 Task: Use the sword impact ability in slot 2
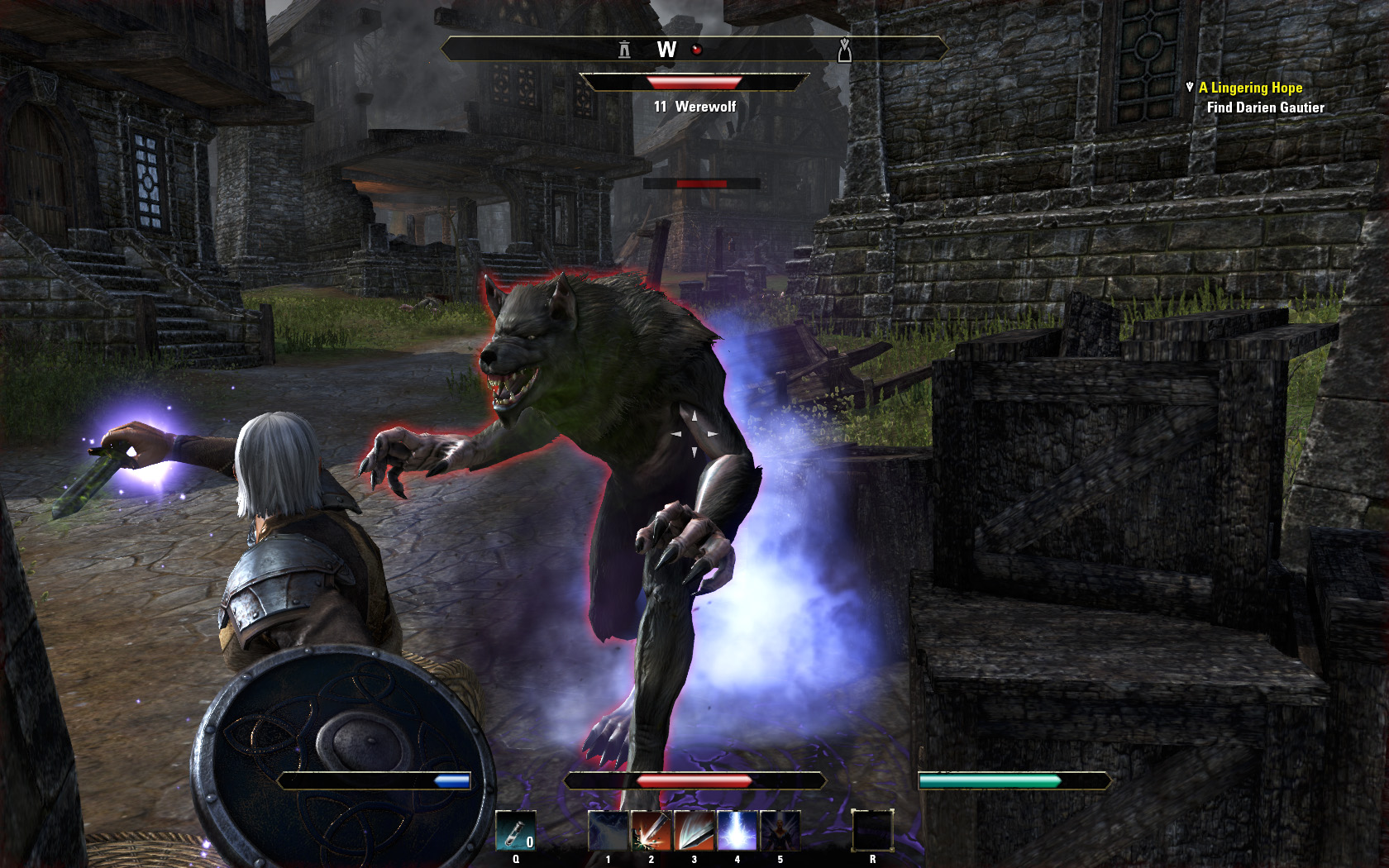pos(651,831)
